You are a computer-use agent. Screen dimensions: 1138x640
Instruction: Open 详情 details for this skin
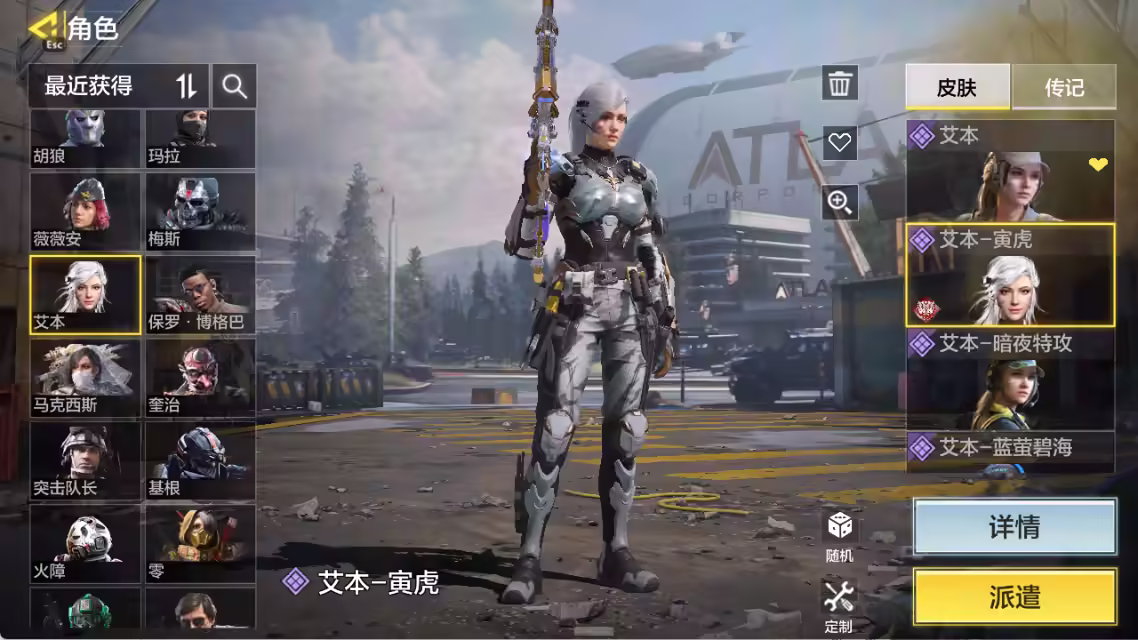point(1014,527)
